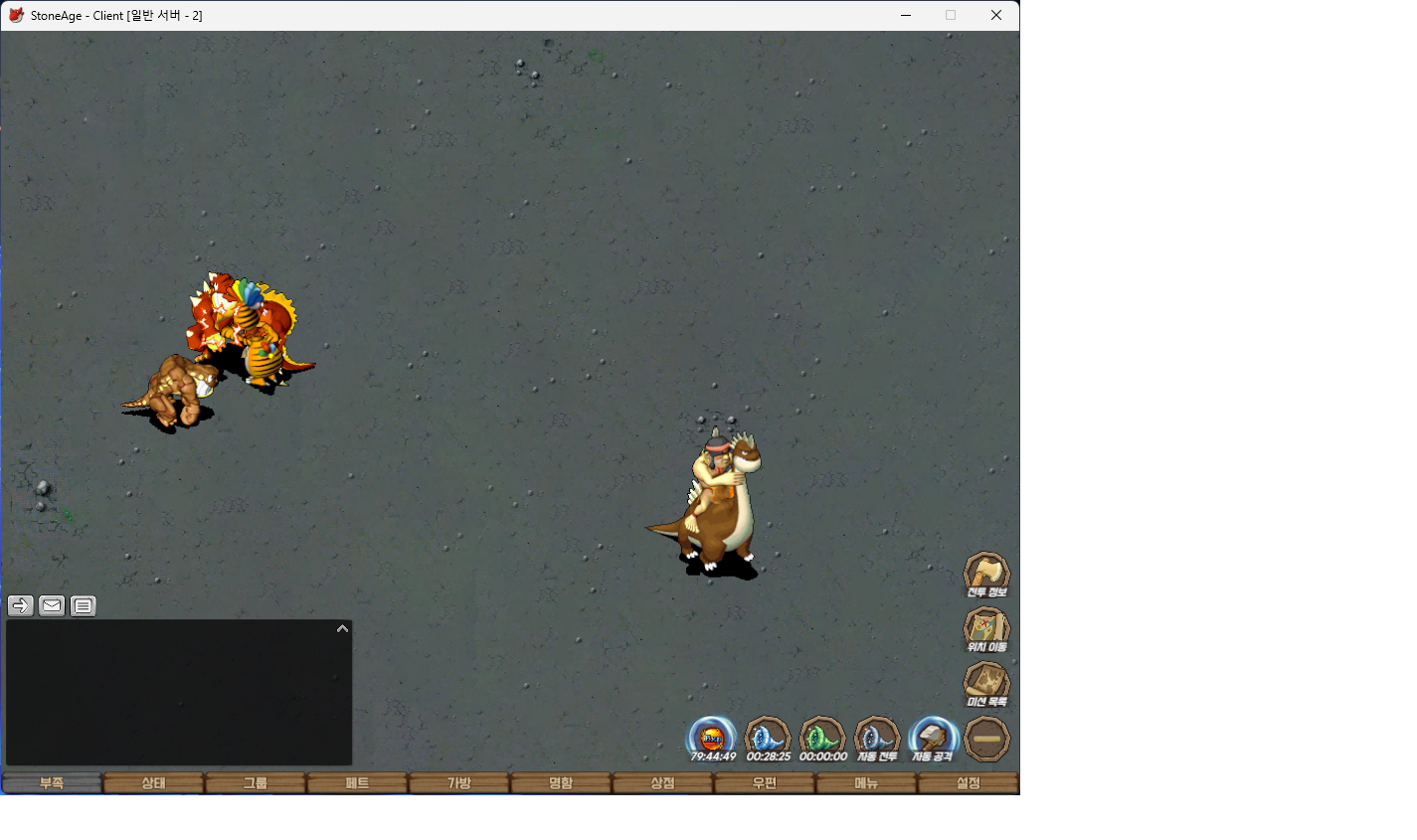Check the 우편 mail menu
Image resolution: width=1417 pixels, height=840 pixels.
pyautogui.click(x=765, y=783)
